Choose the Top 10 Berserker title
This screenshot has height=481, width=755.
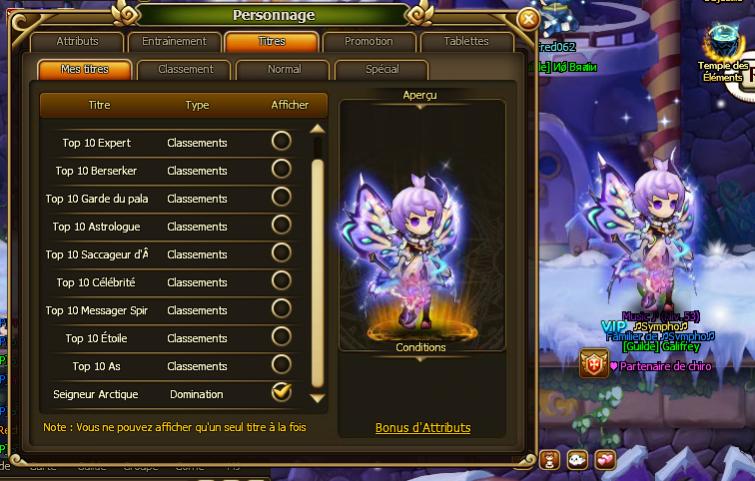[x=282, y=169]
